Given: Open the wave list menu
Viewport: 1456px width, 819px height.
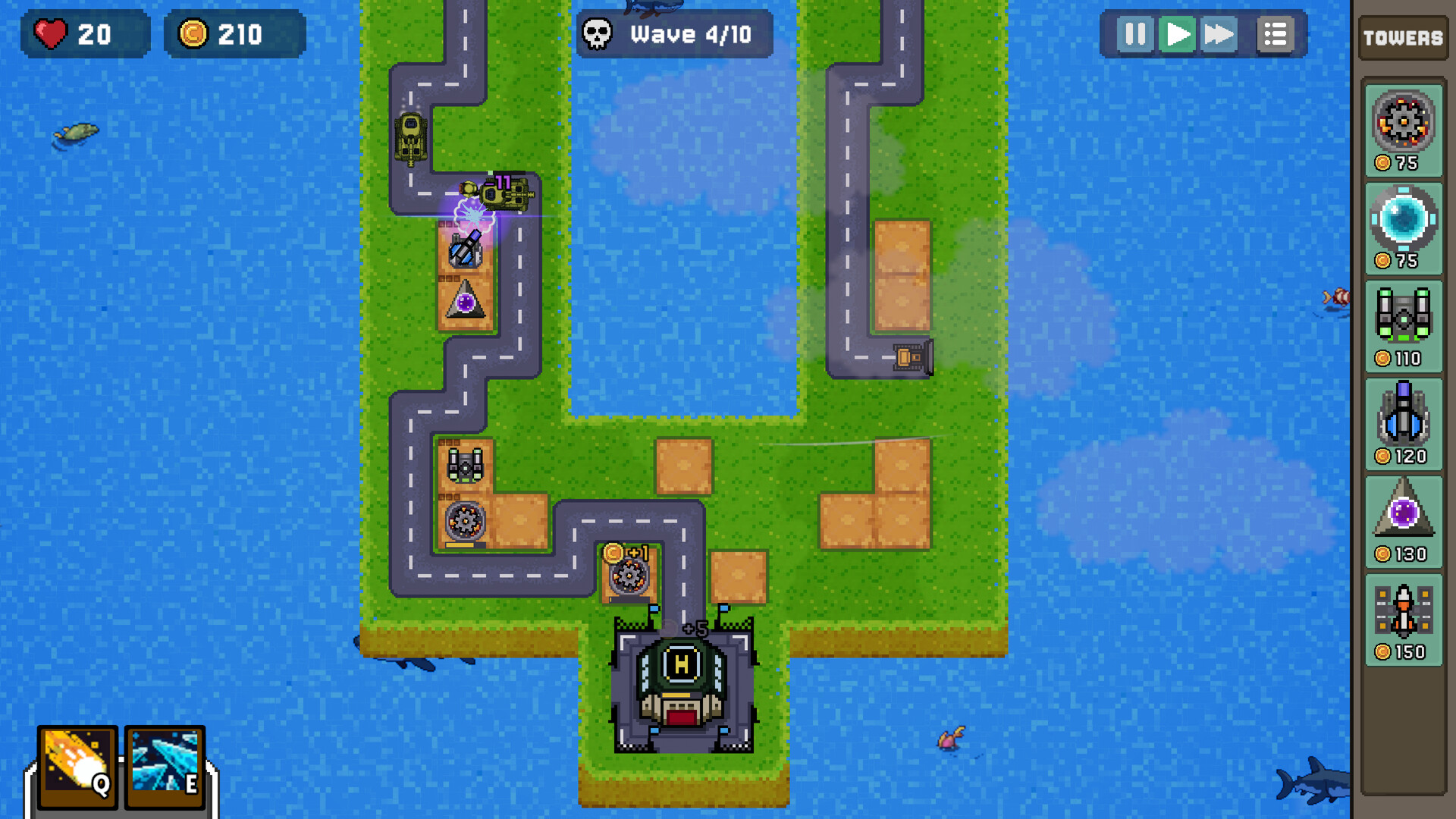Looking at the screenshot, I should [x=1276, y=34].
